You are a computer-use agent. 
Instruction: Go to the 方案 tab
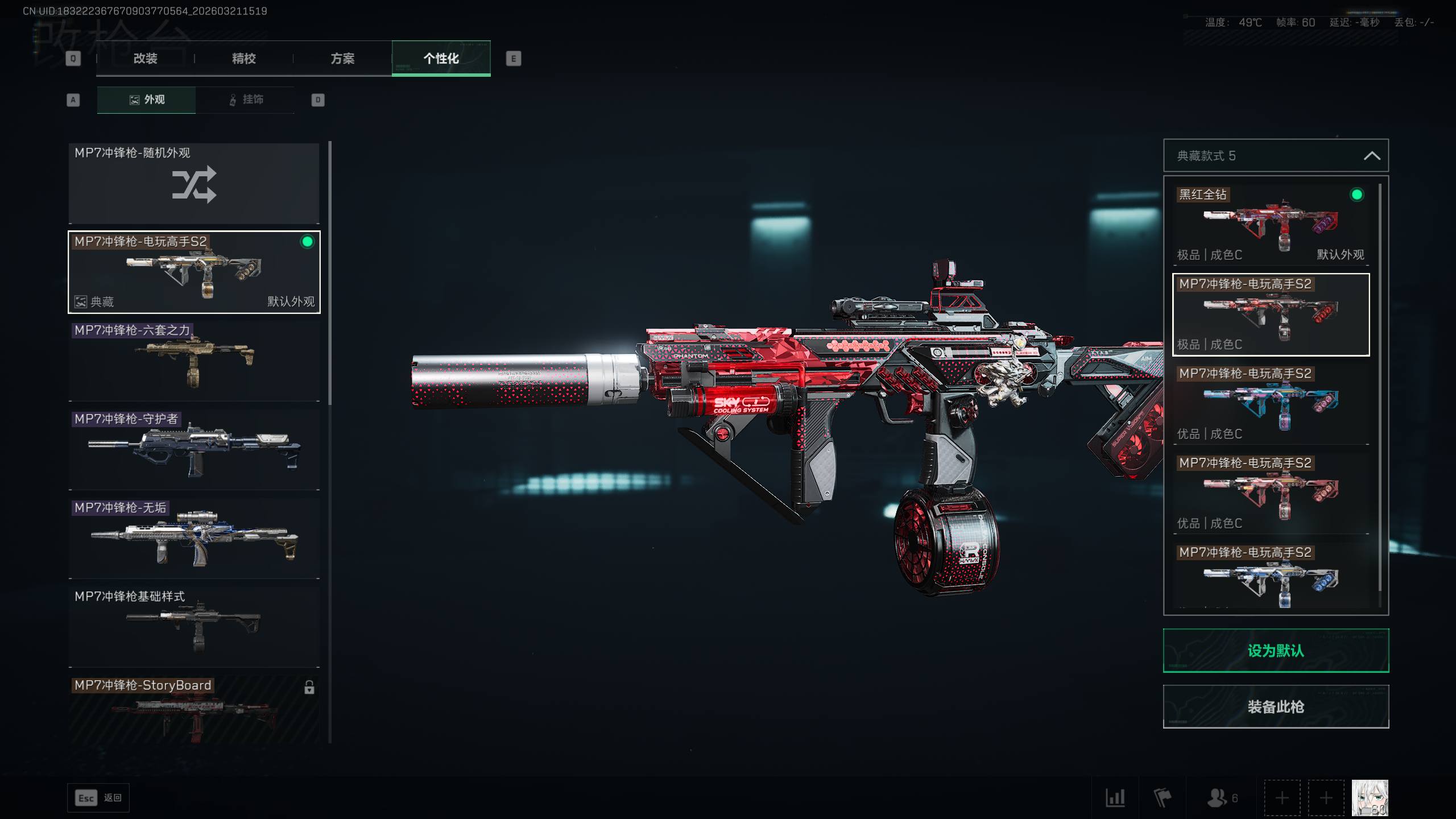point(342,59)
